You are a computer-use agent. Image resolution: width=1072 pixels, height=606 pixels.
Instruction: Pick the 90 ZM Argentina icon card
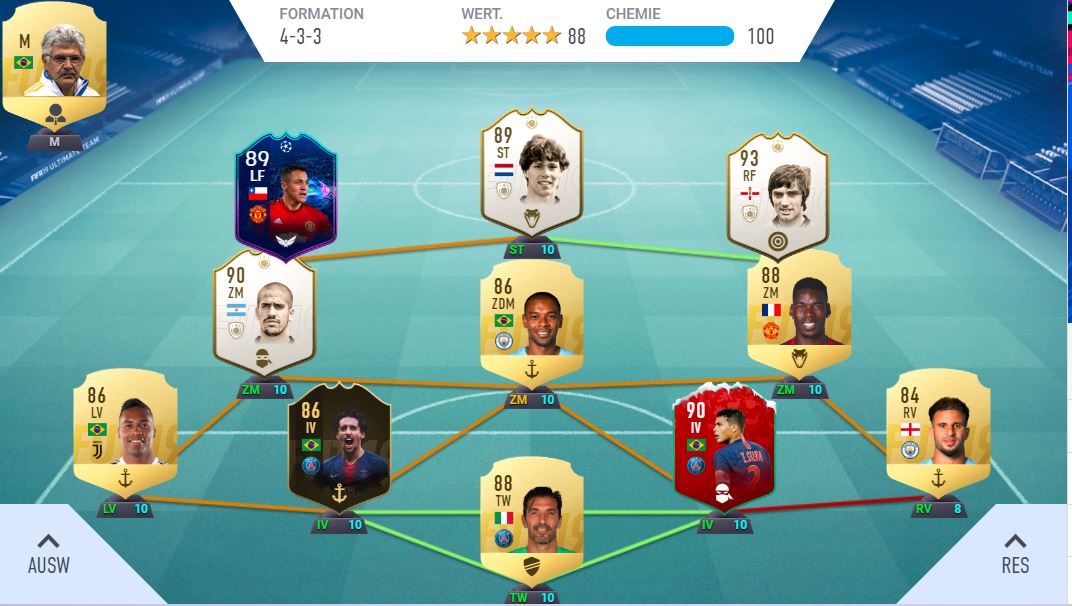tap(264, 313)
